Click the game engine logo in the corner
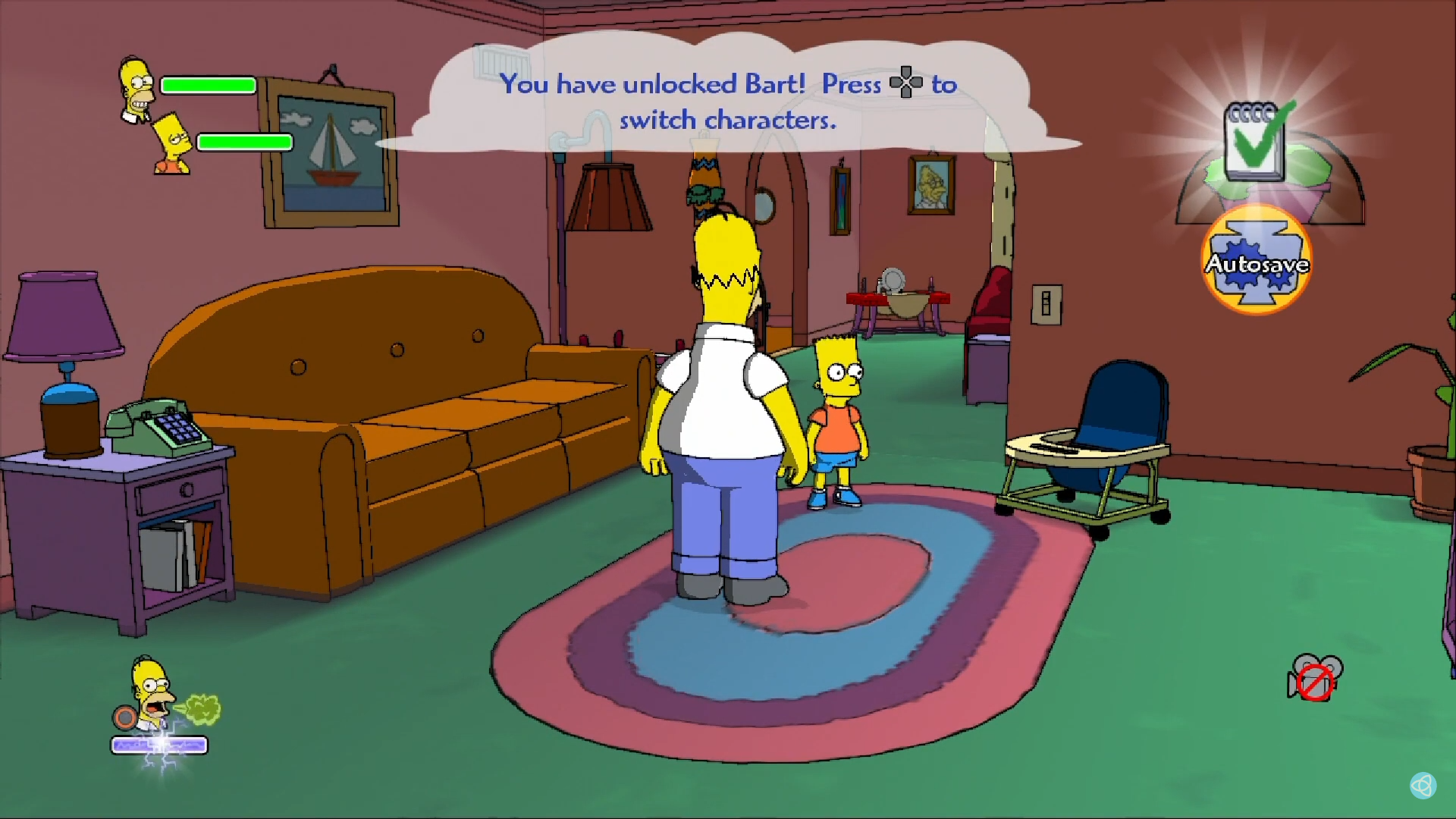Image resolution: width=1456 pixels, height=819 pixels. tap(1424, 786)
